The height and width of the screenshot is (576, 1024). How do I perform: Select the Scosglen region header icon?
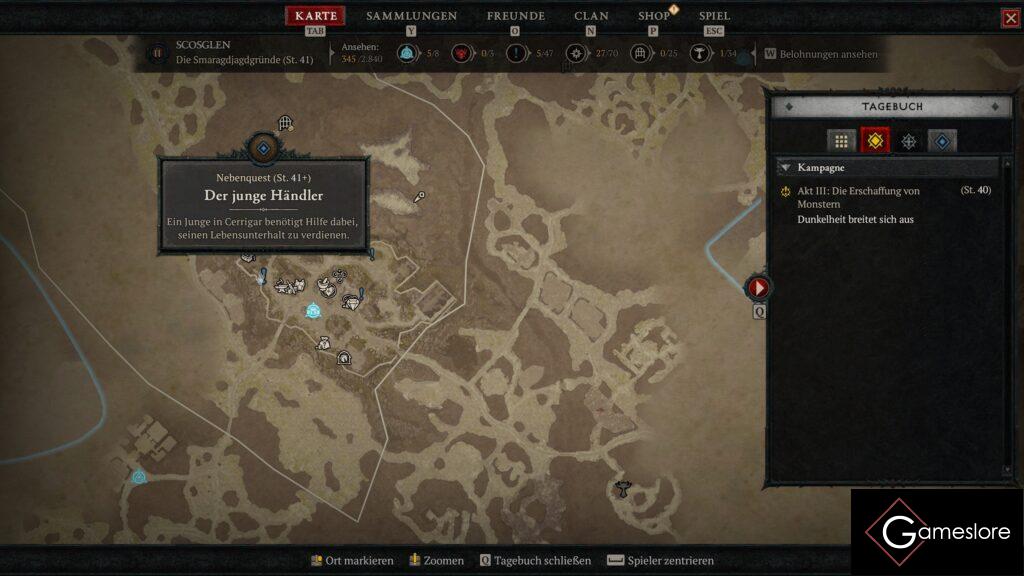(157, 54)
